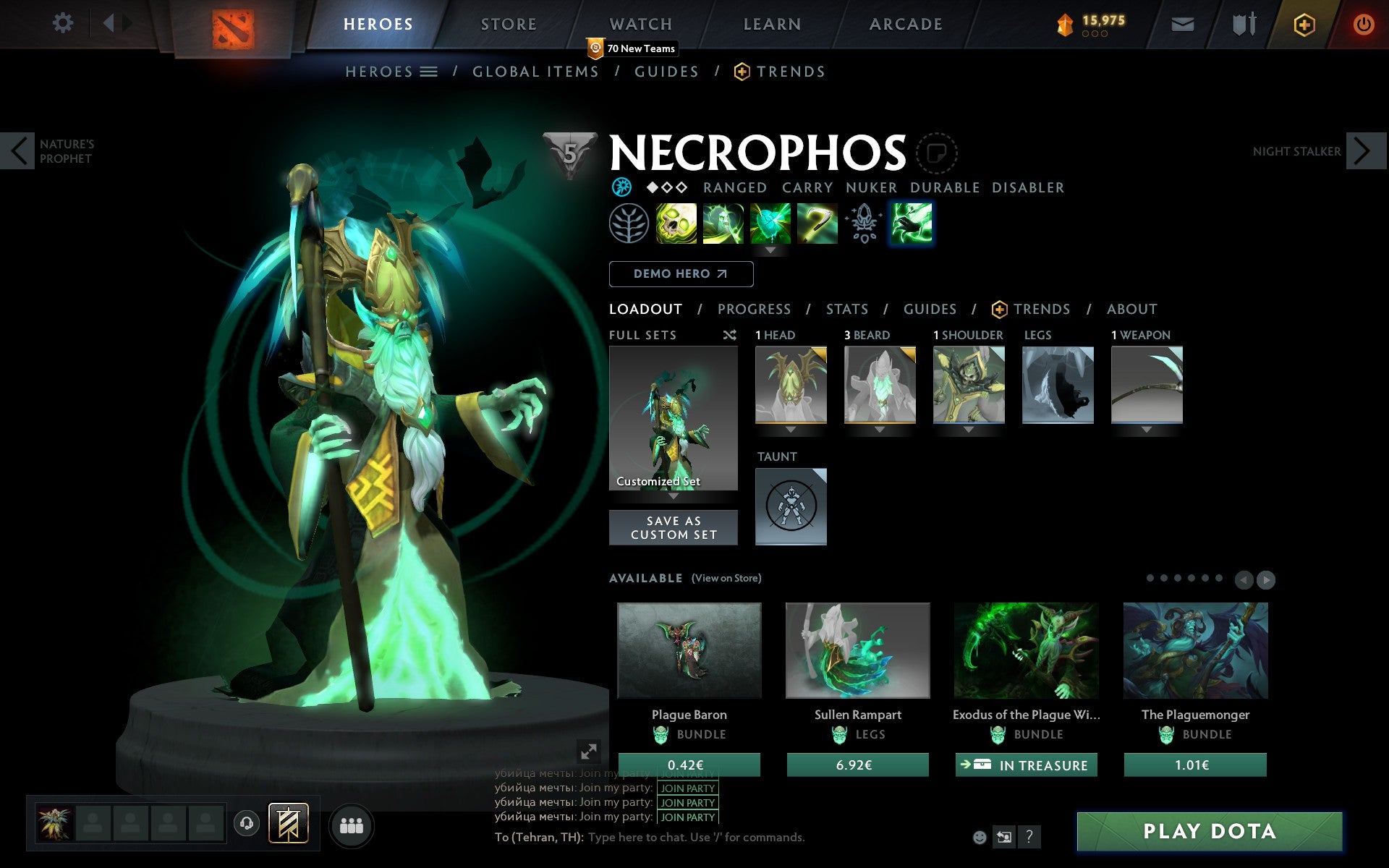
Task: Open the settings gear in the top left
Action: click(64, 23)
